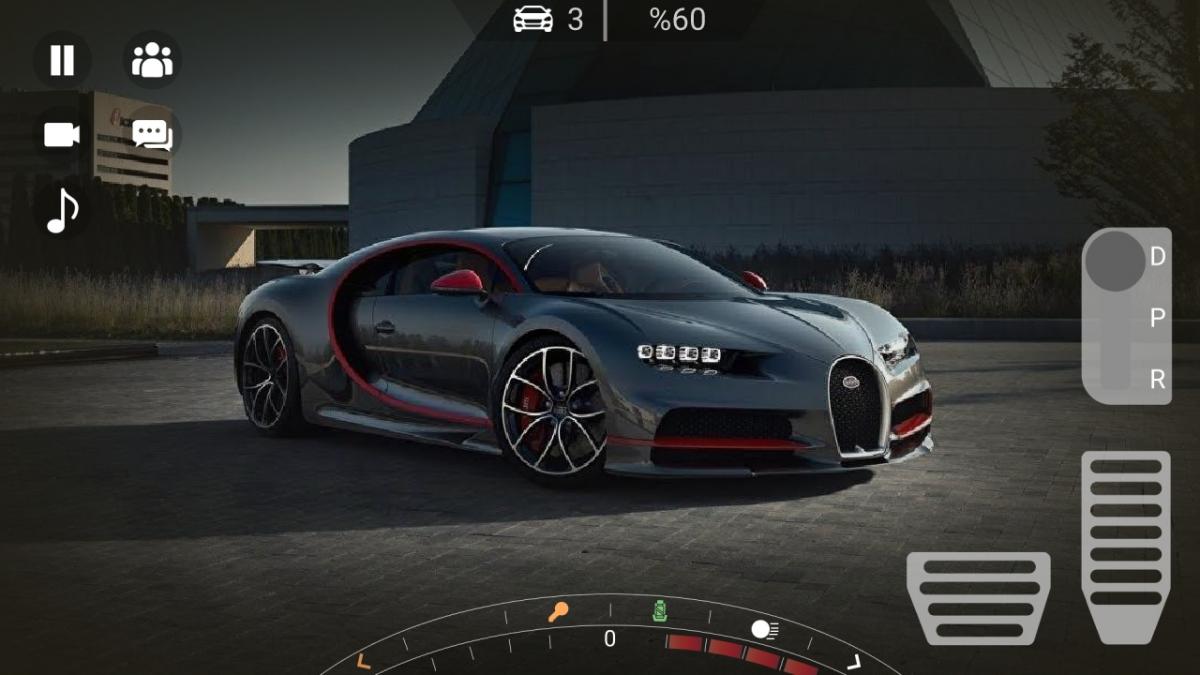Shift the gear selector to D
The image size is (1200, 675).
[x=1157, y=257]
